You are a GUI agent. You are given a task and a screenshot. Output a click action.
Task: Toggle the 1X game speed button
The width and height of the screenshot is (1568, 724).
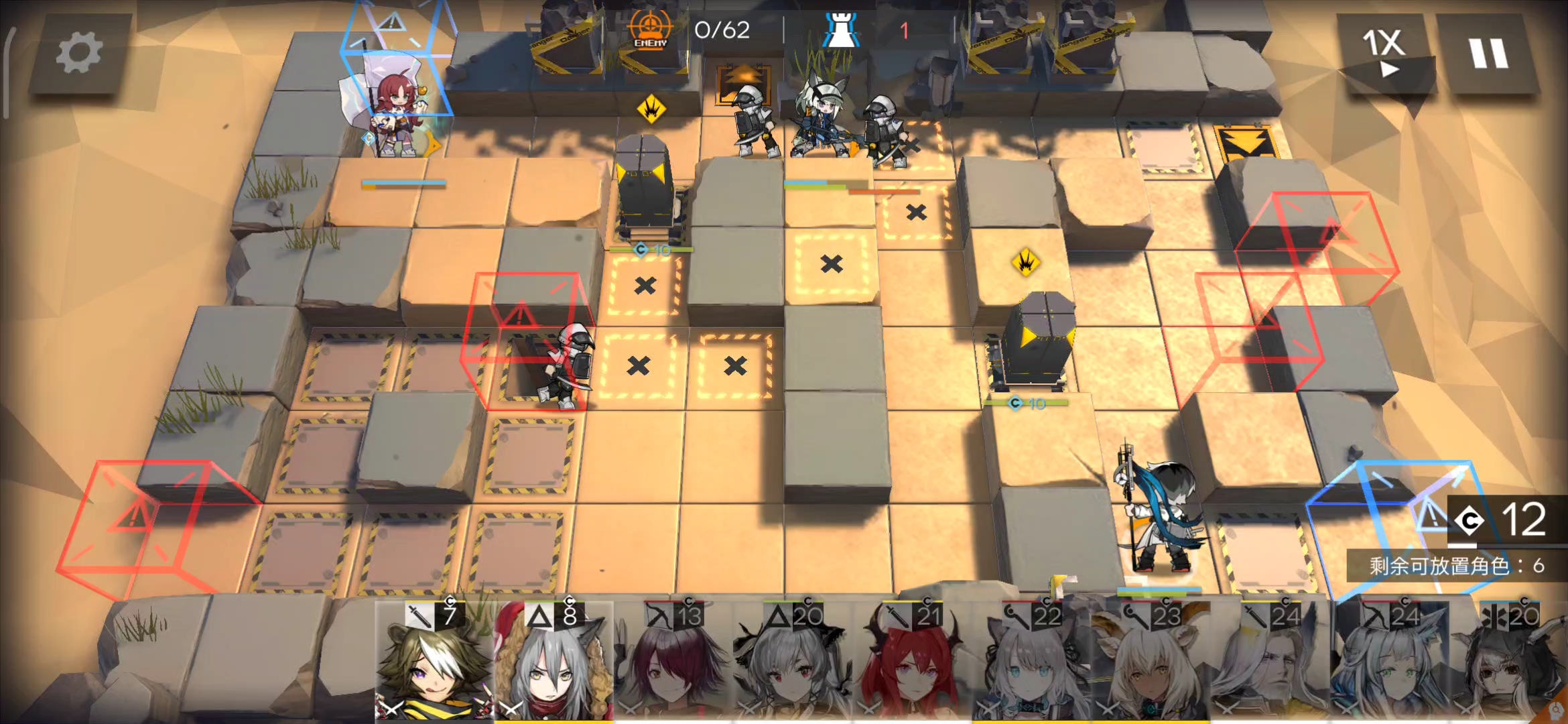click(x=1382, y=52)
